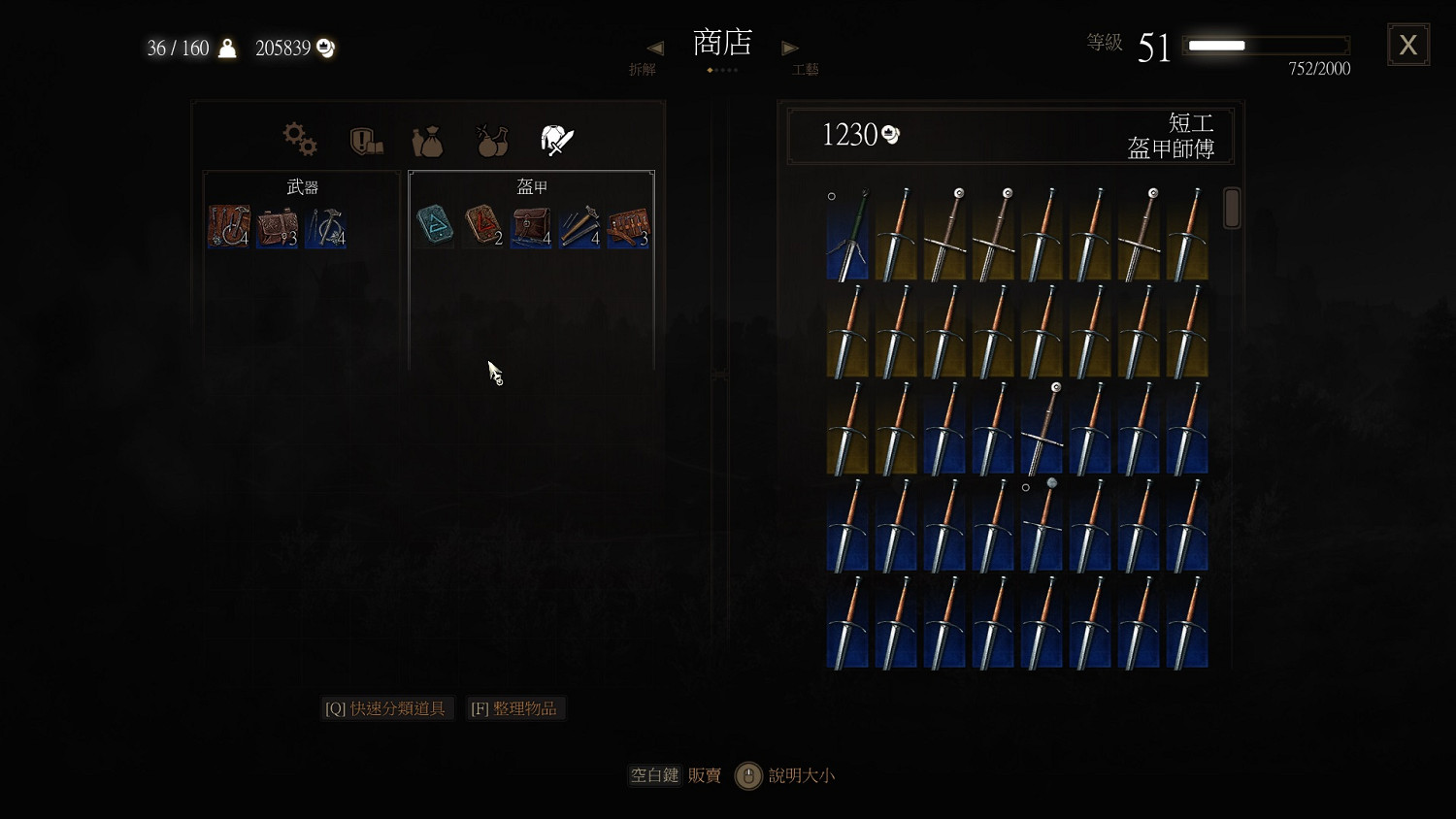Image resolution: width=1456 pixels, height=819 pixels.
Task: Click 整理物品 to sort items
Action: pyautogui.click(x=515, y=708)
